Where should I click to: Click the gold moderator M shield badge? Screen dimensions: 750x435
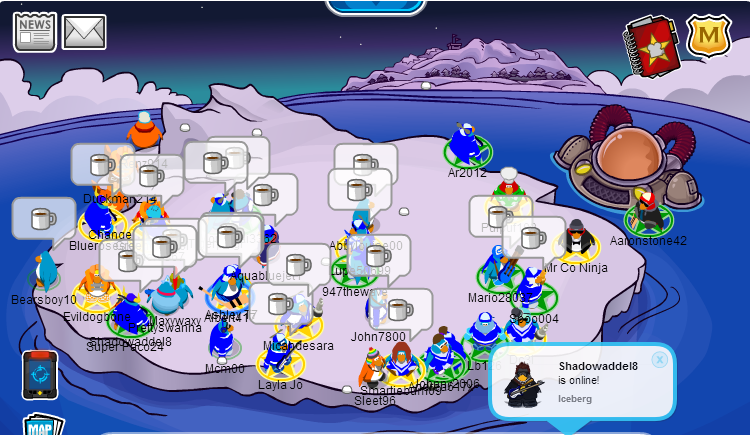pos(708,37)
